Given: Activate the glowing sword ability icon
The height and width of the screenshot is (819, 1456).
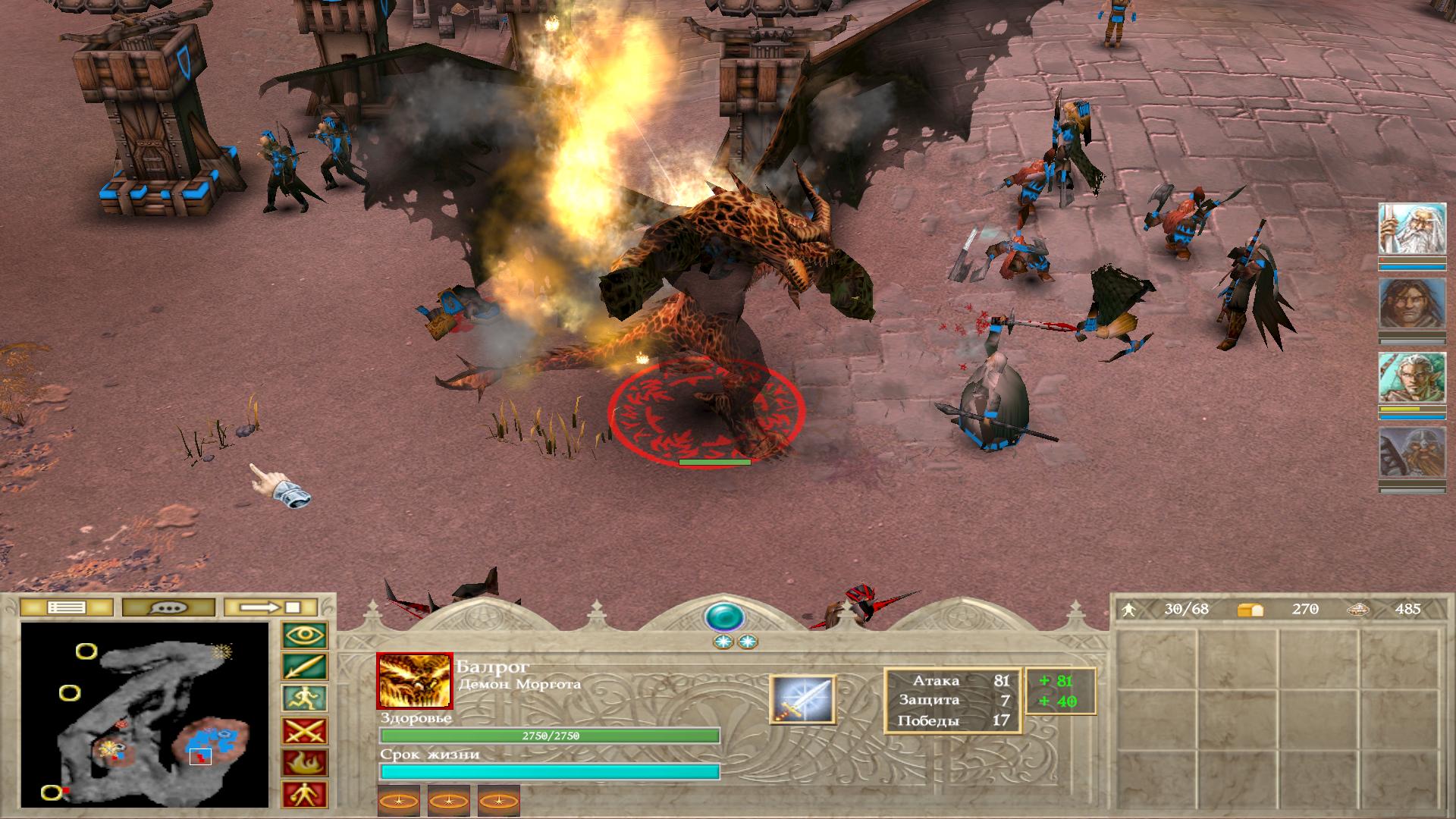Looking at the screenshot, I should click(802, 699).
